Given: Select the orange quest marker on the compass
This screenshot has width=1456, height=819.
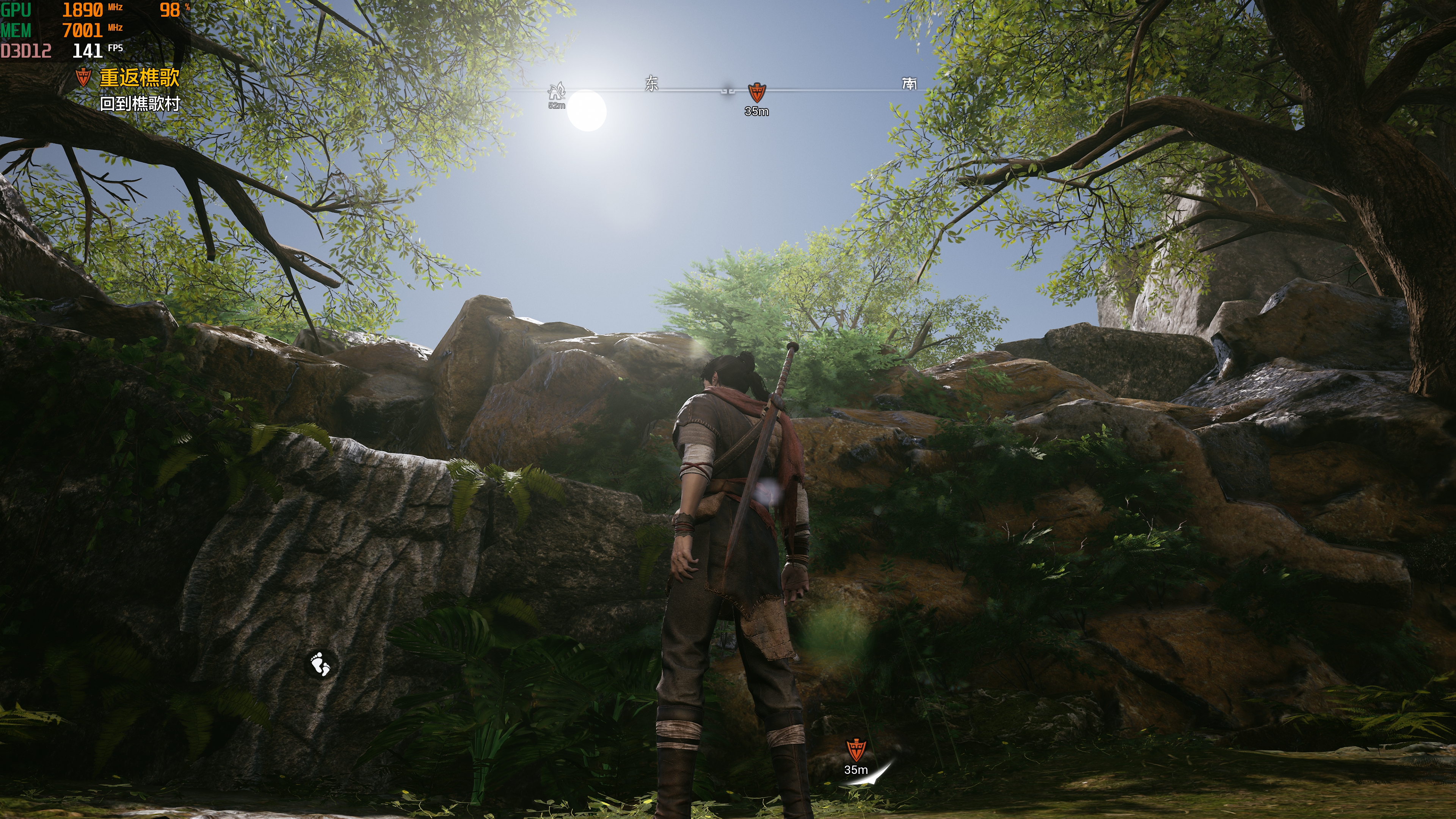Looking at the screenshot, I should [756, 92].
